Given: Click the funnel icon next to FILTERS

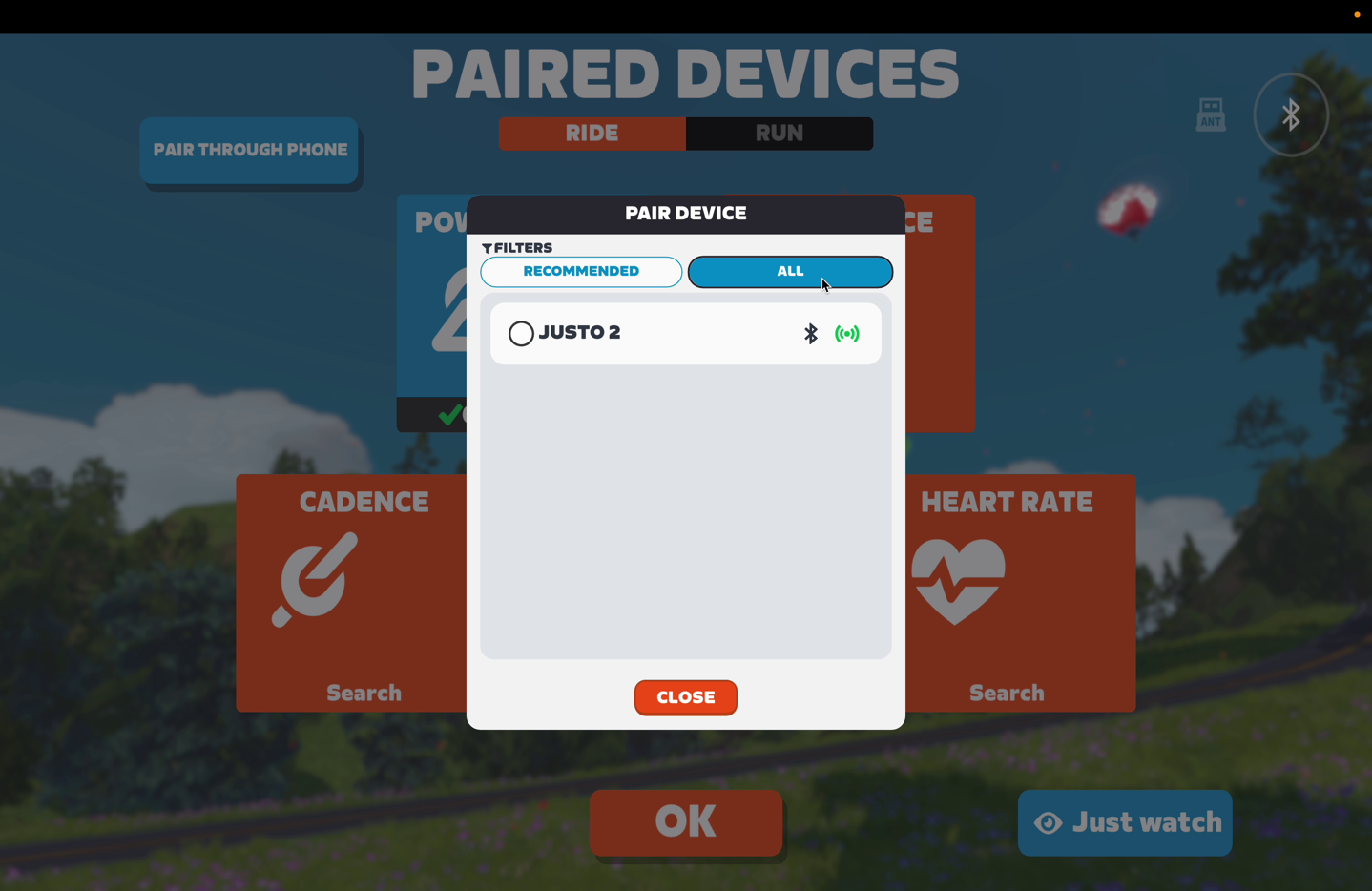Looking at the screenshot, I should pyautogui.click(x=488, y=247).
